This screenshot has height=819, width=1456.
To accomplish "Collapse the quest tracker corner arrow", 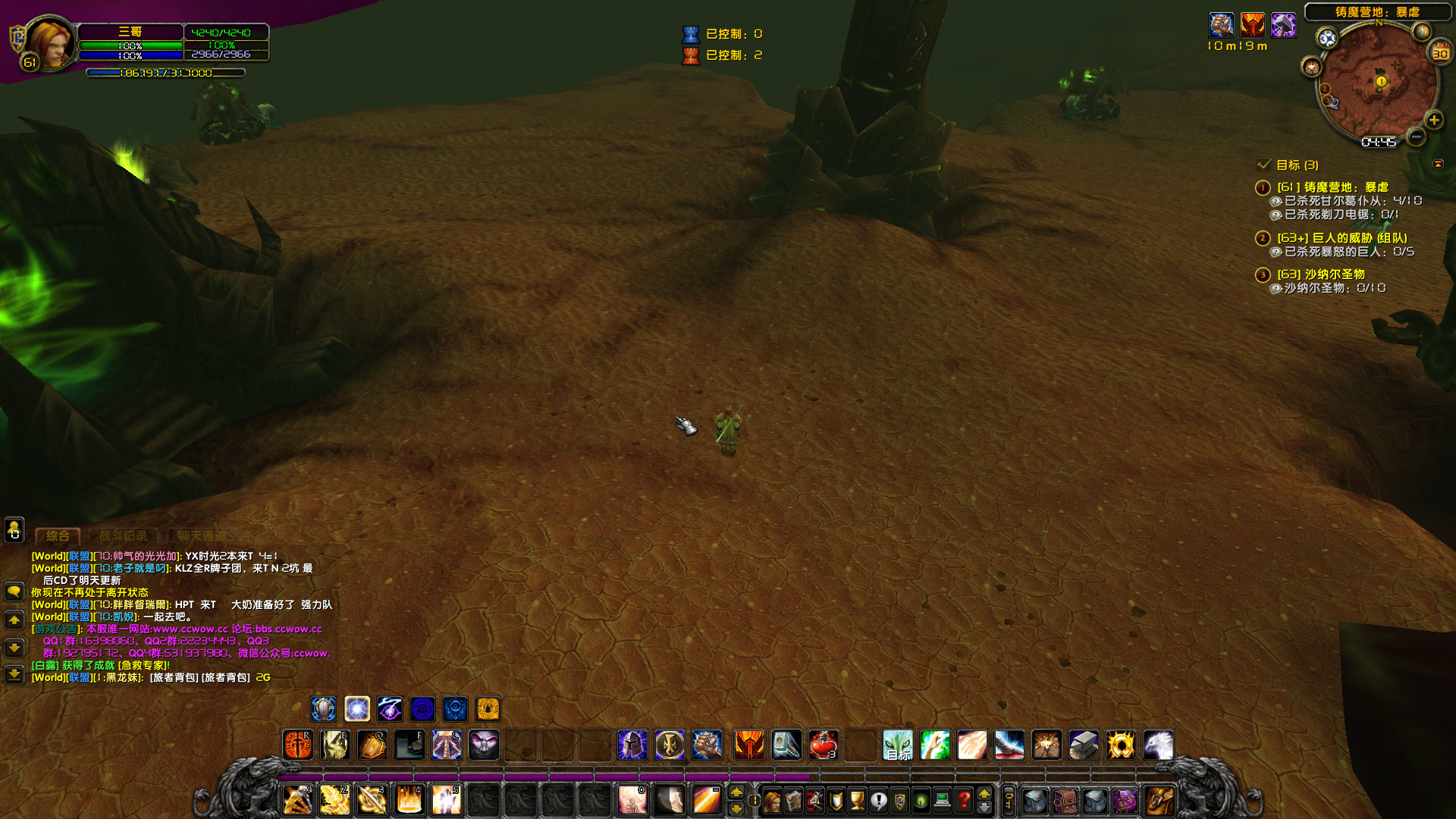I will [1439, 162].
